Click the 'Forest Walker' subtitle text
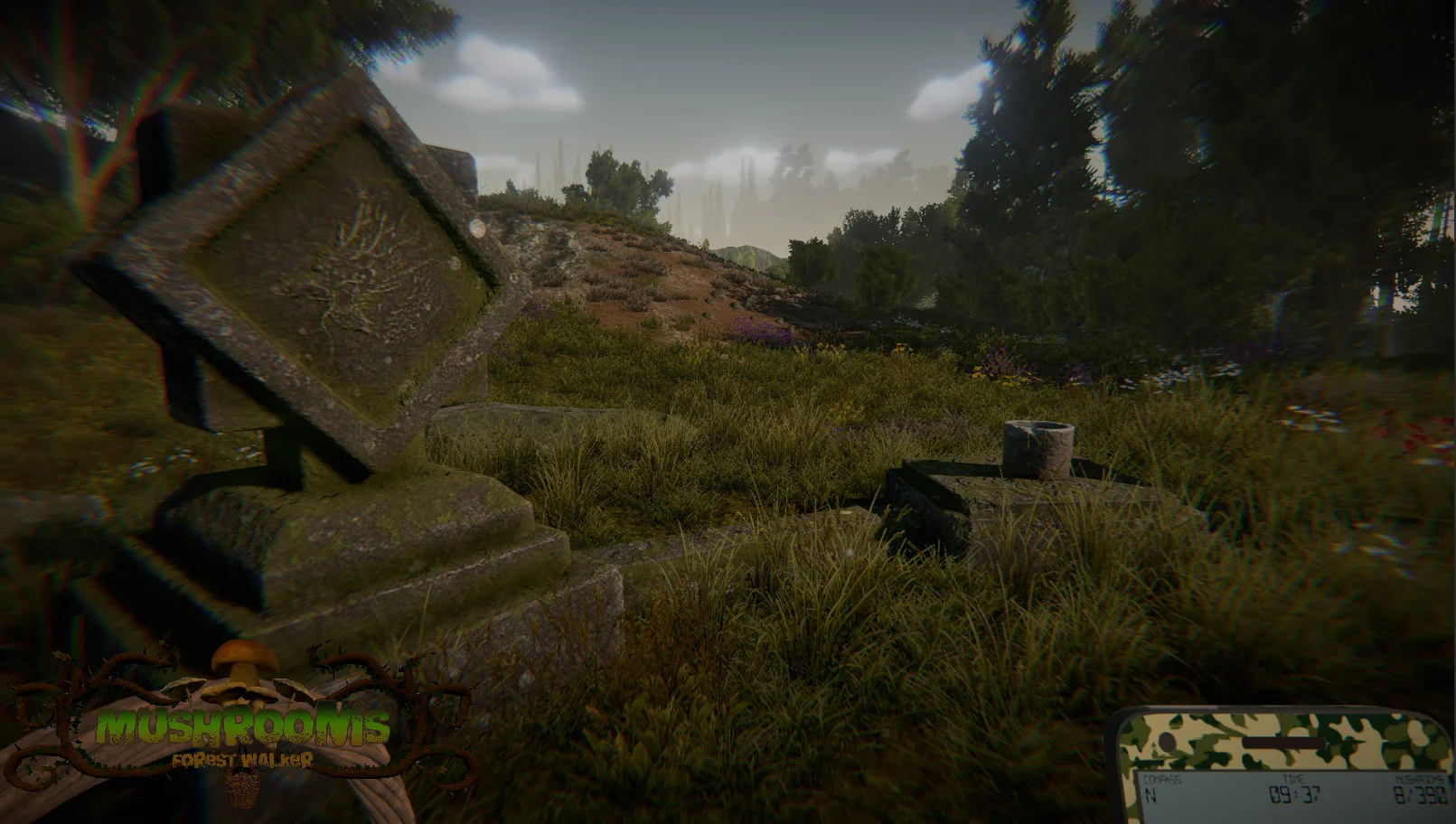The height and width of the screenshot is (824, 1456). 244,759
